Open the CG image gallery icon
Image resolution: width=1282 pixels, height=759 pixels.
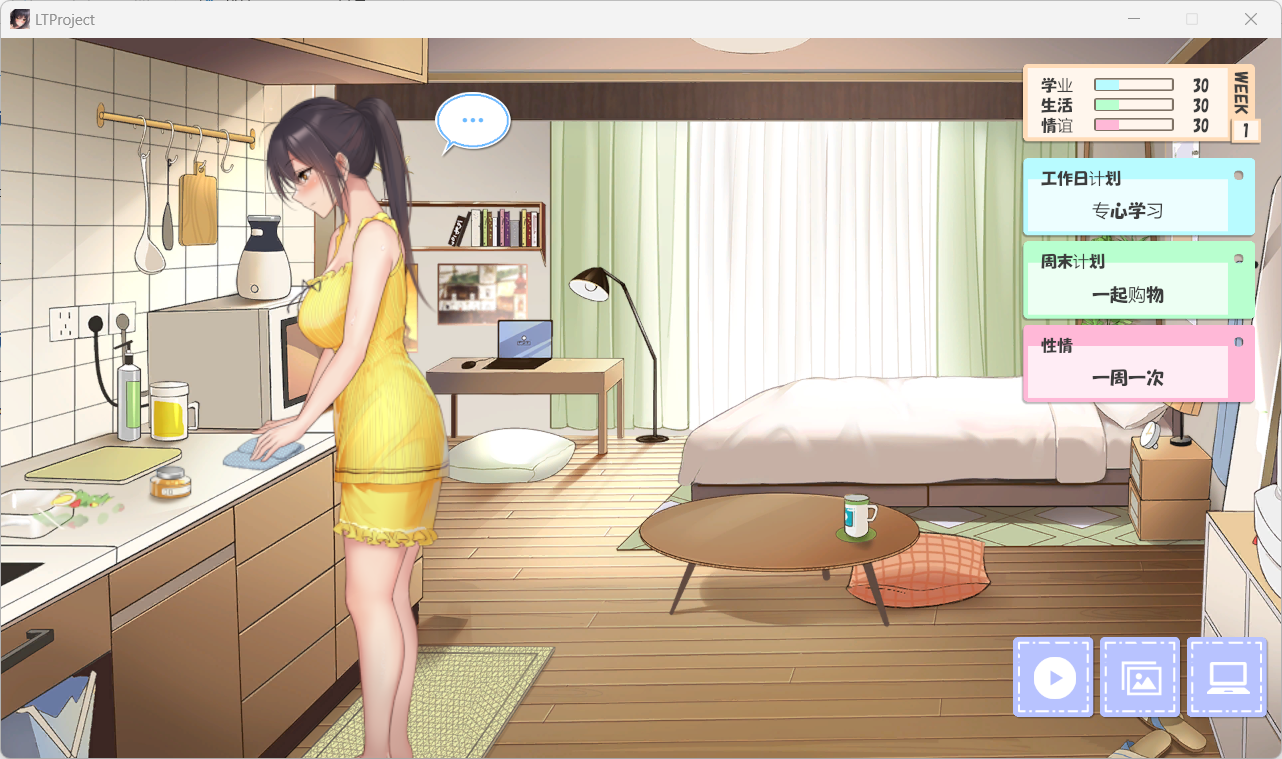click(x=1140, y=677)
